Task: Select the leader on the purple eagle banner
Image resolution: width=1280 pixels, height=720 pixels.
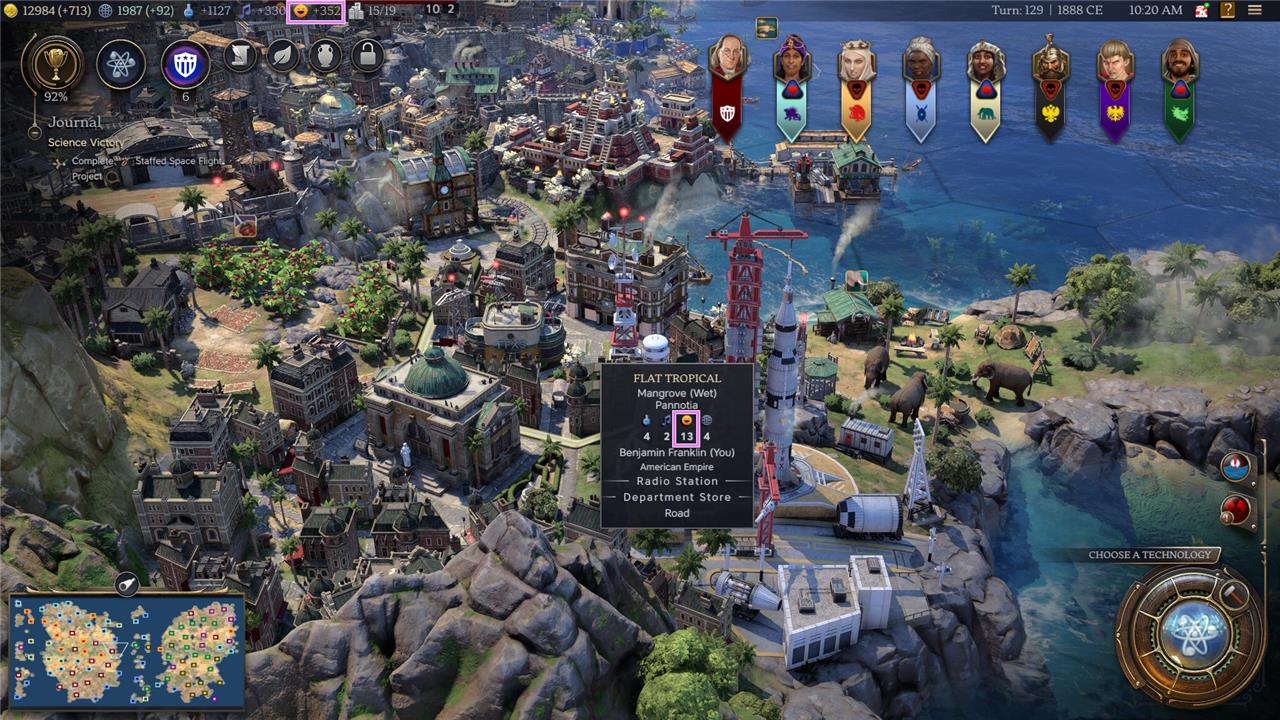Action: 1115,61
